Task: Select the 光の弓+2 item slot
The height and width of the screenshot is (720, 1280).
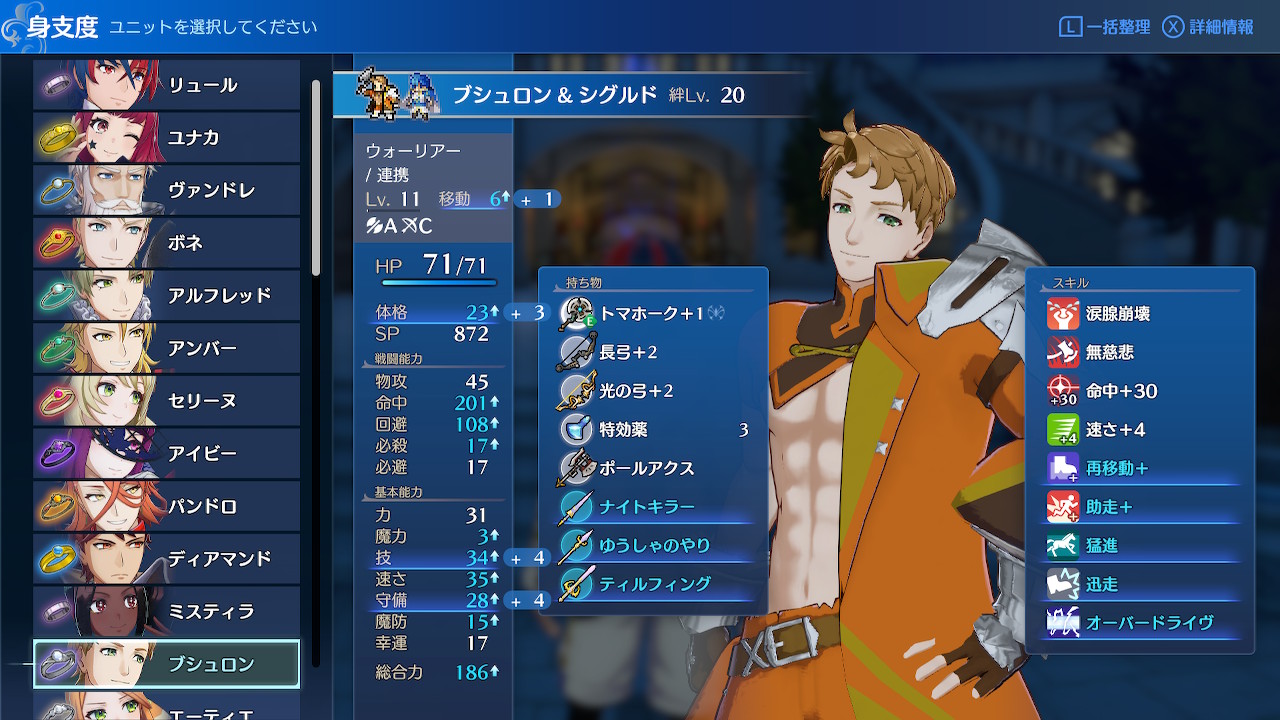Action: click(655, 391)
